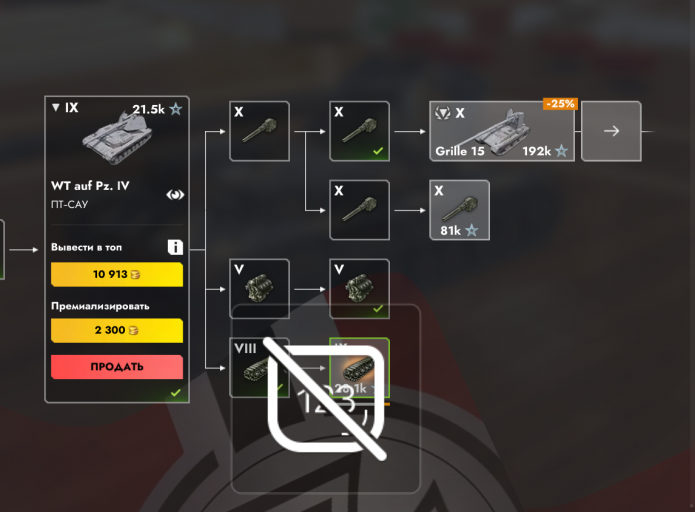Click the 10 913 gold upgrade-to-top button

click(x=117, y=275)
